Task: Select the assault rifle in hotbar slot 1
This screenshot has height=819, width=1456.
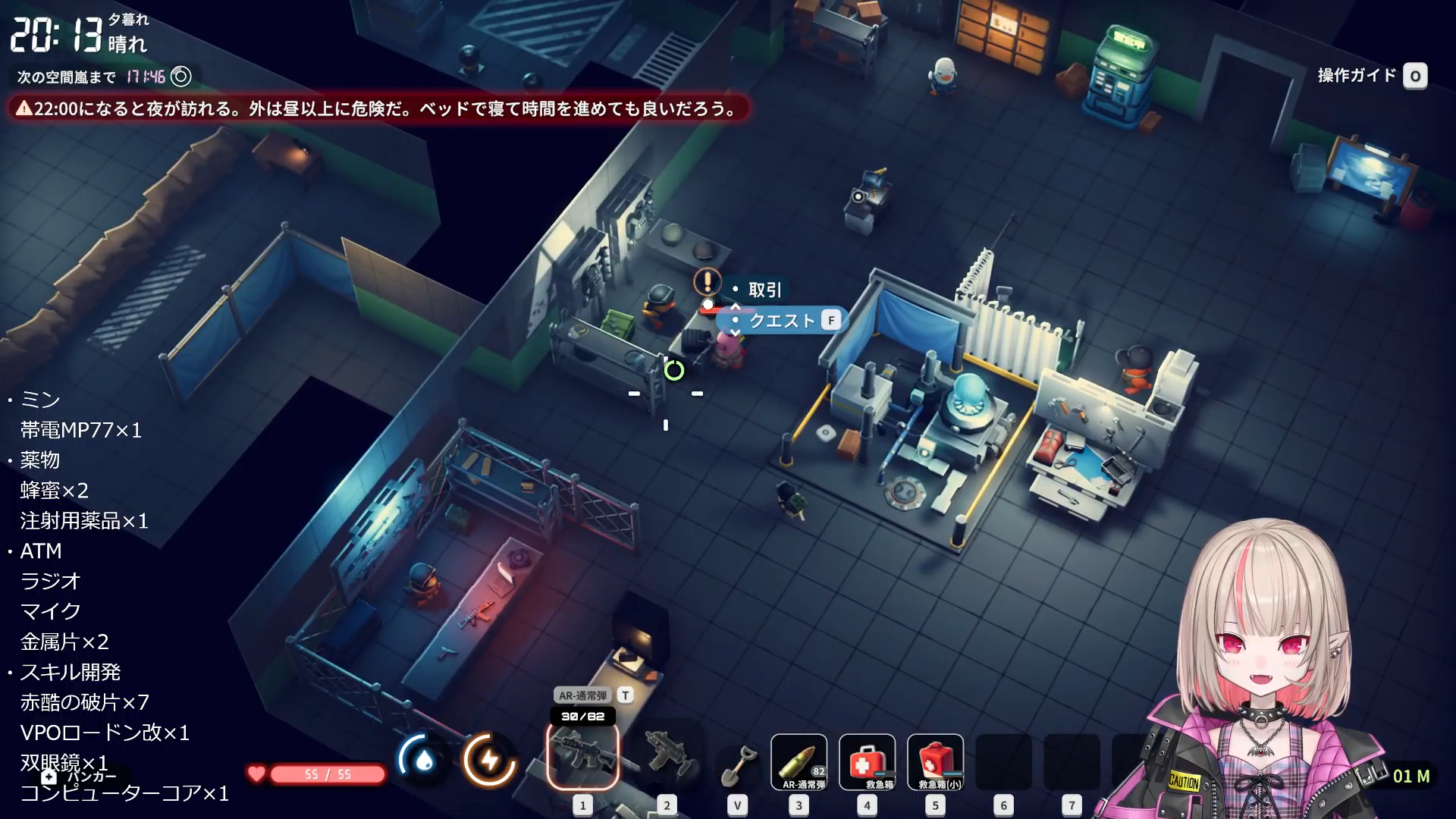Action: [x=582, y=755]
